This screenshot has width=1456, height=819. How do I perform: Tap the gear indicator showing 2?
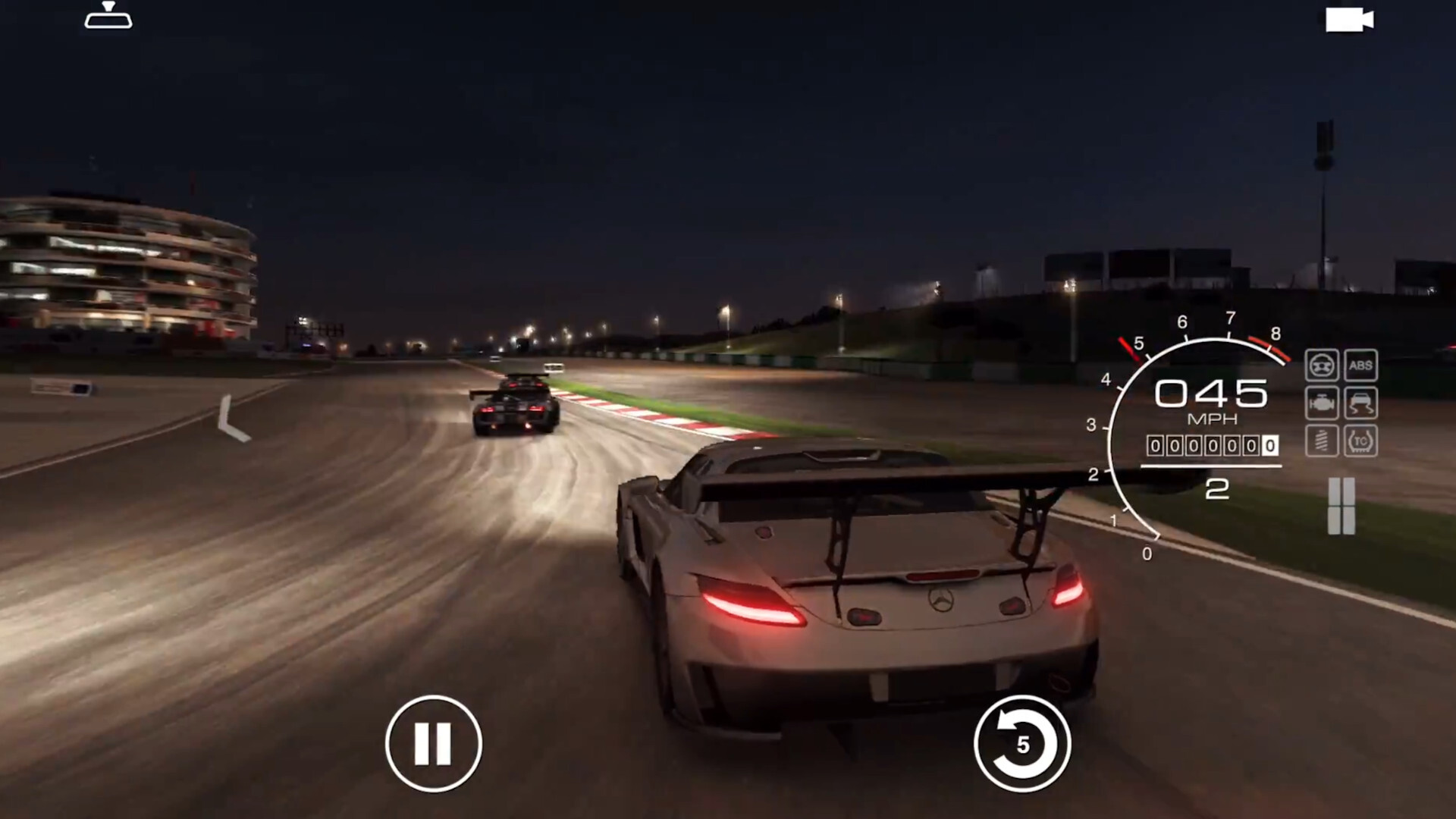point(1217,489)
